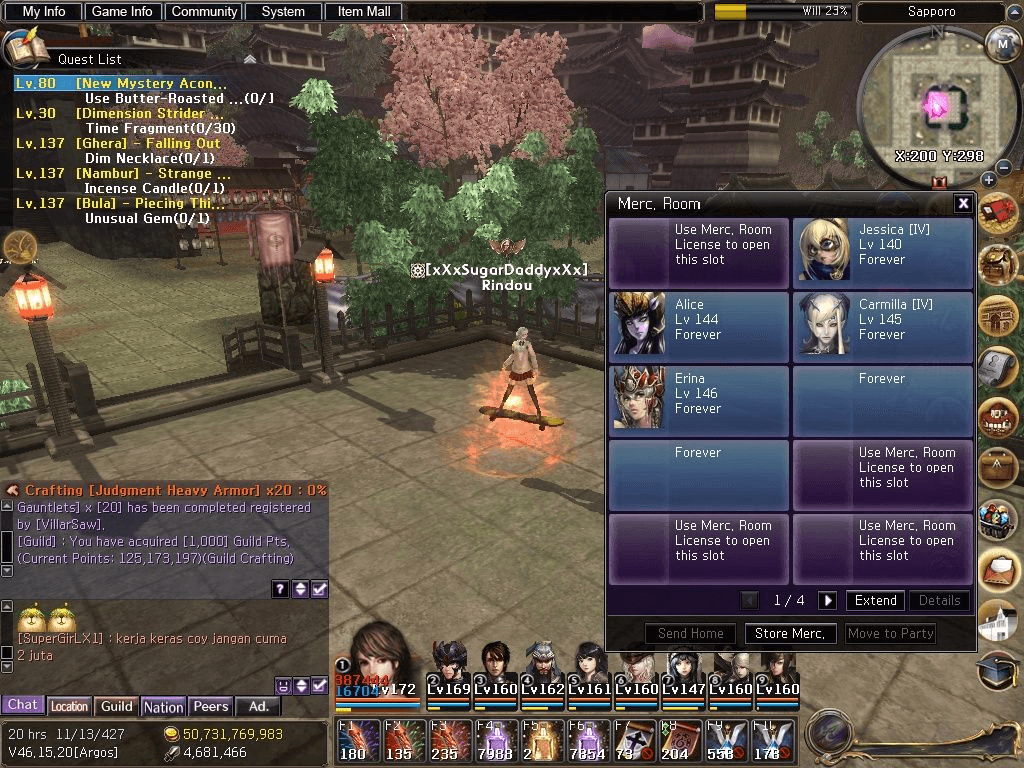Select mercenary Carmilla Lv 145

click(883, 326)
